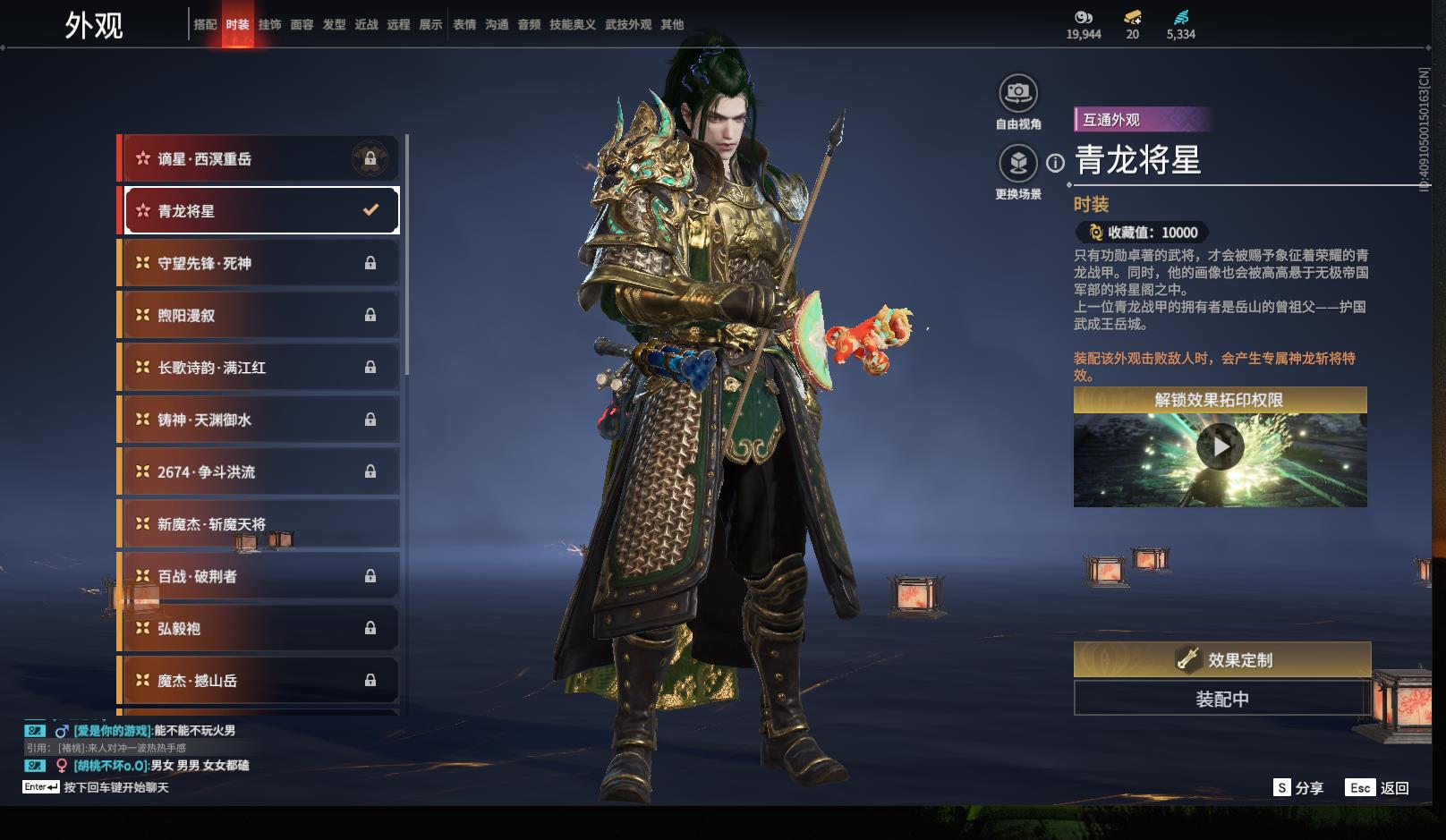
Task: Pick the 长歌诗韵·满江红 outfit
Action: coord(259,368)
